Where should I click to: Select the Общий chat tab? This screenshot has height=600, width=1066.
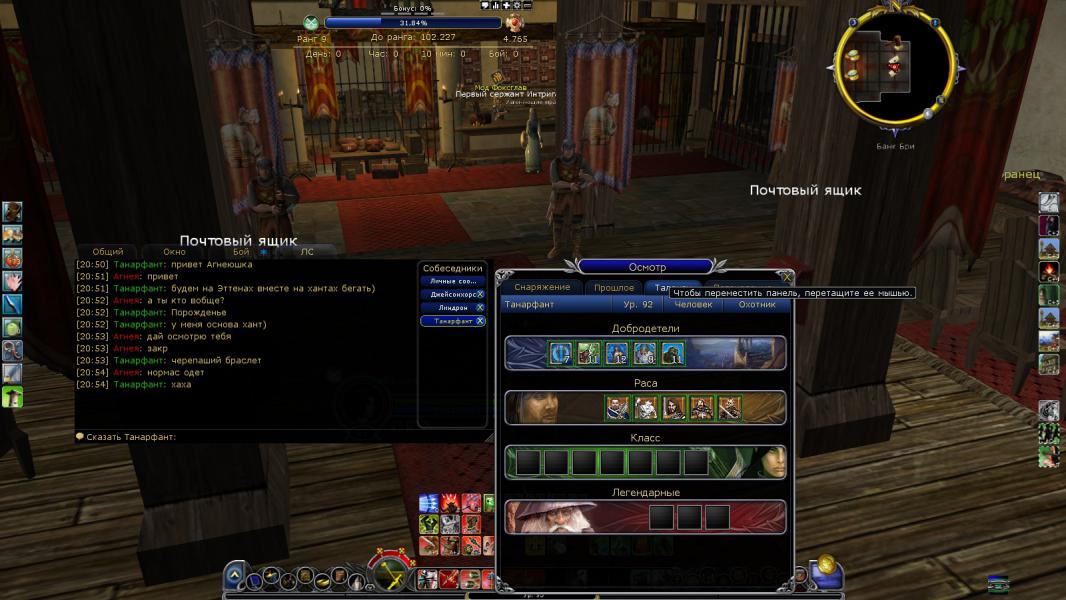[x=108, y=252]
